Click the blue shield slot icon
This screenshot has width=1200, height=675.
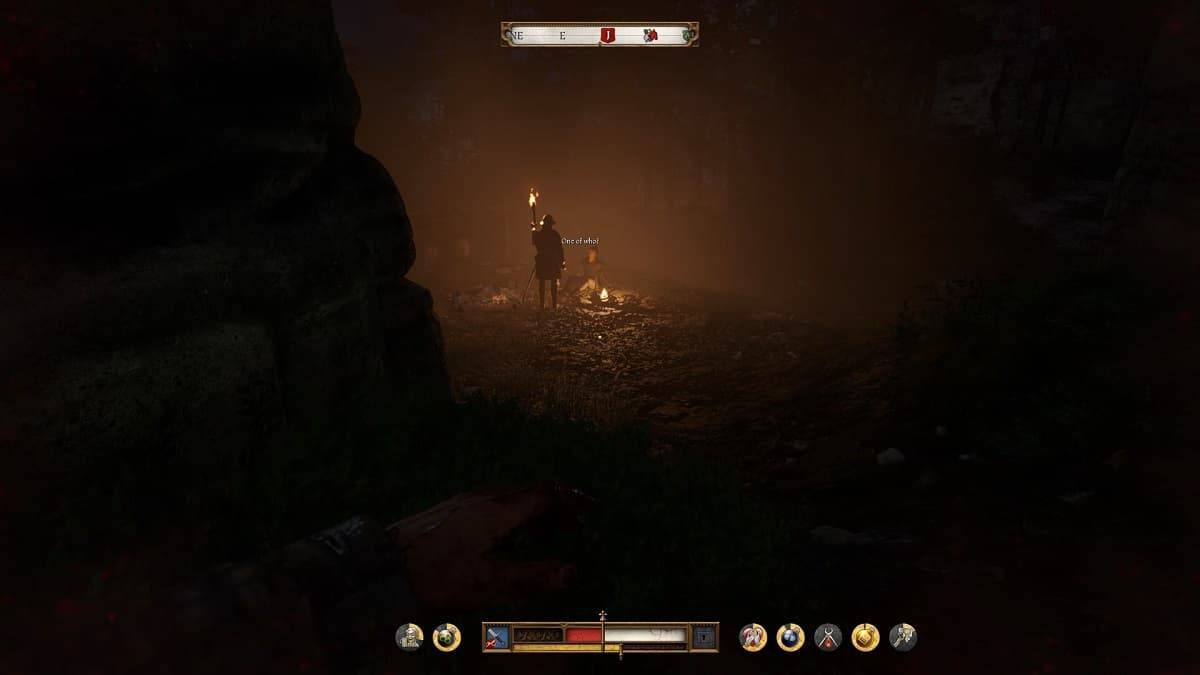tap(704, 635)
